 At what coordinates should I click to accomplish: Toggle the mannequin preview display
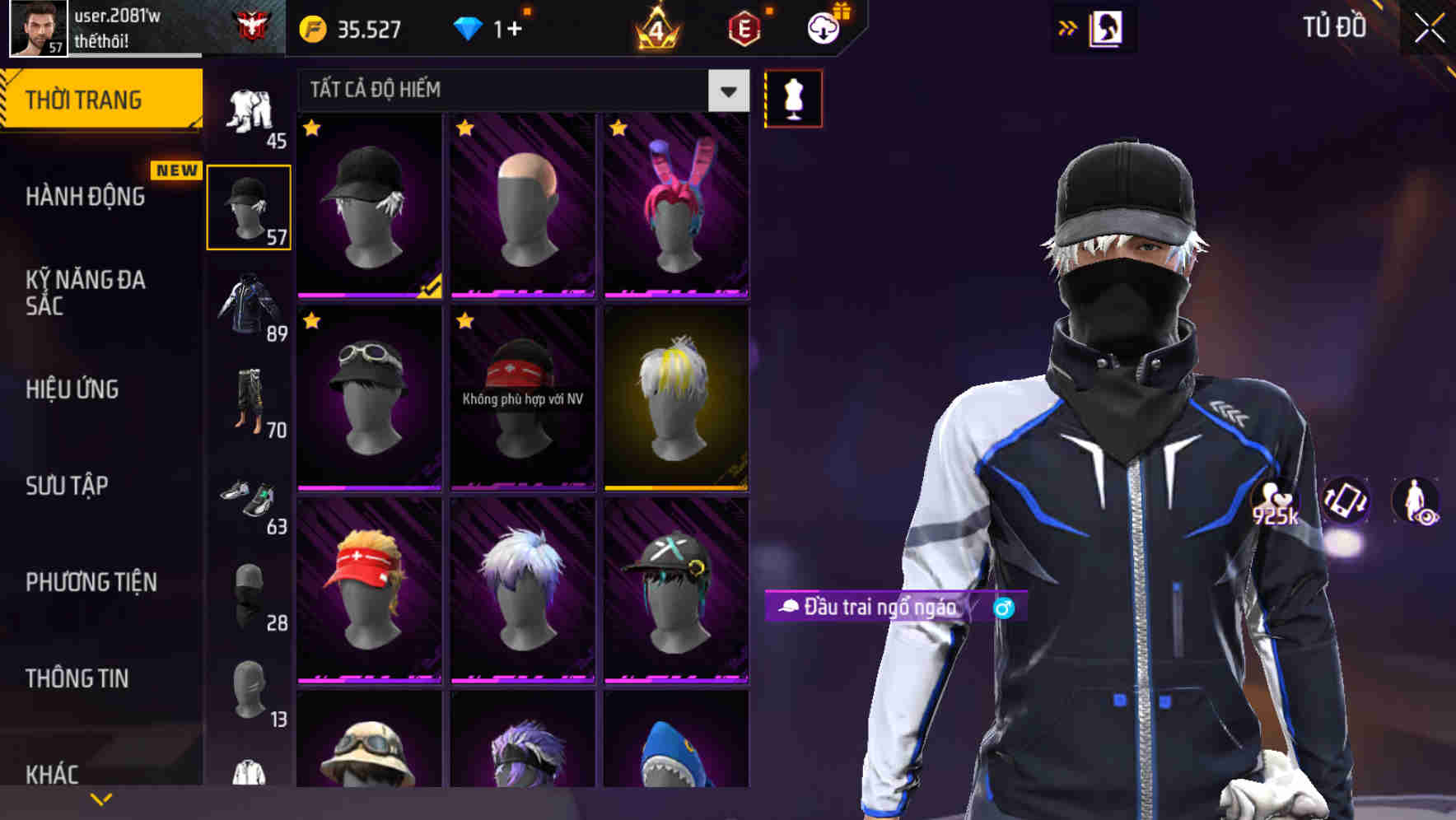pyautogui.click(x=793, y=98)
